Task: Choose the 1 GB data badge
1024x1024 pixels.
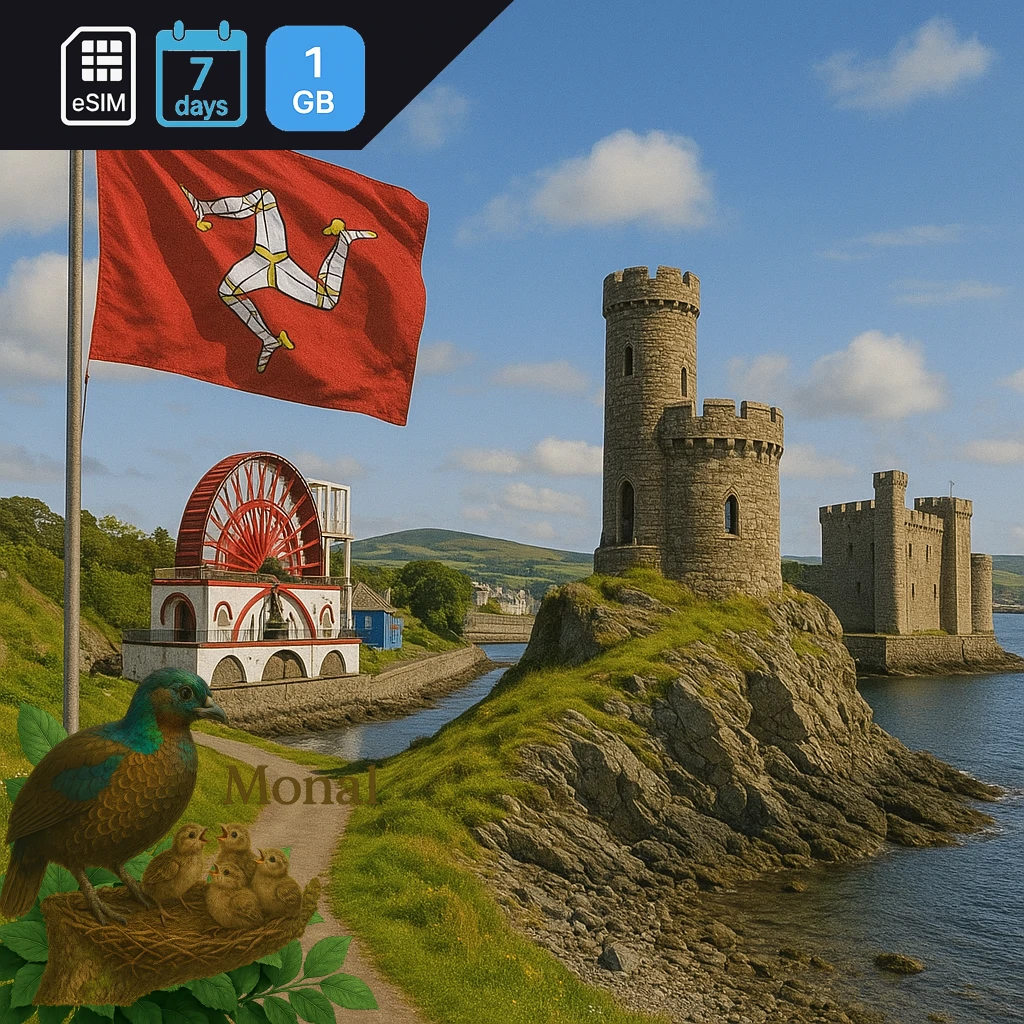Action: pos(314,78)
